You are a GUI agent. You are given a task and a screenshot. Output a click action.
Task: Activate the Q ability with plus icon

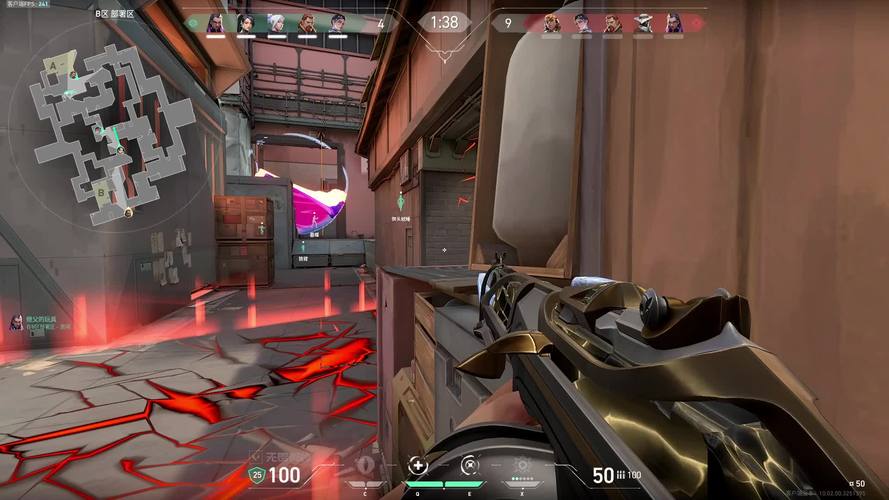pyautogui.click(x=418, y=465)
